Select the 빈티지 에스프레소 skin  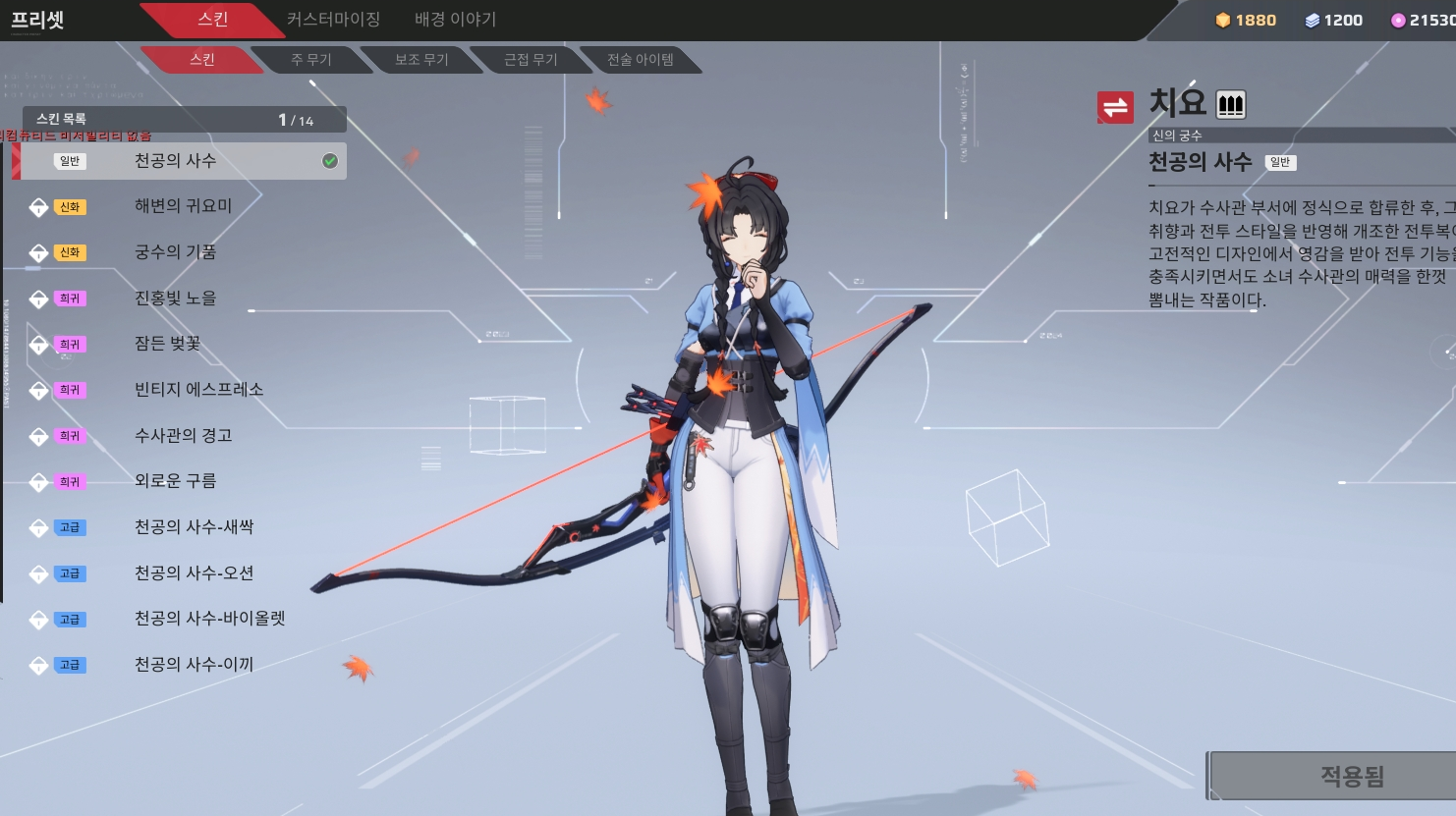[198, 390]
